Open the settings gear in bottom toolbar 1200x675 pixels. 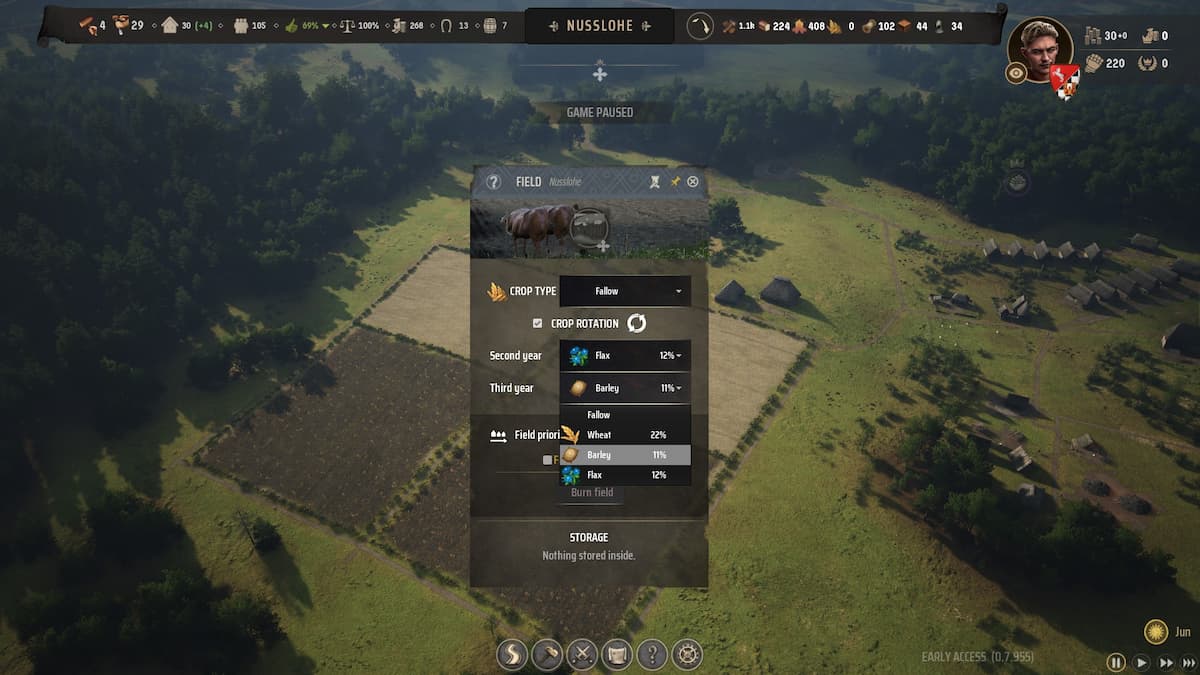coord(687,655)
